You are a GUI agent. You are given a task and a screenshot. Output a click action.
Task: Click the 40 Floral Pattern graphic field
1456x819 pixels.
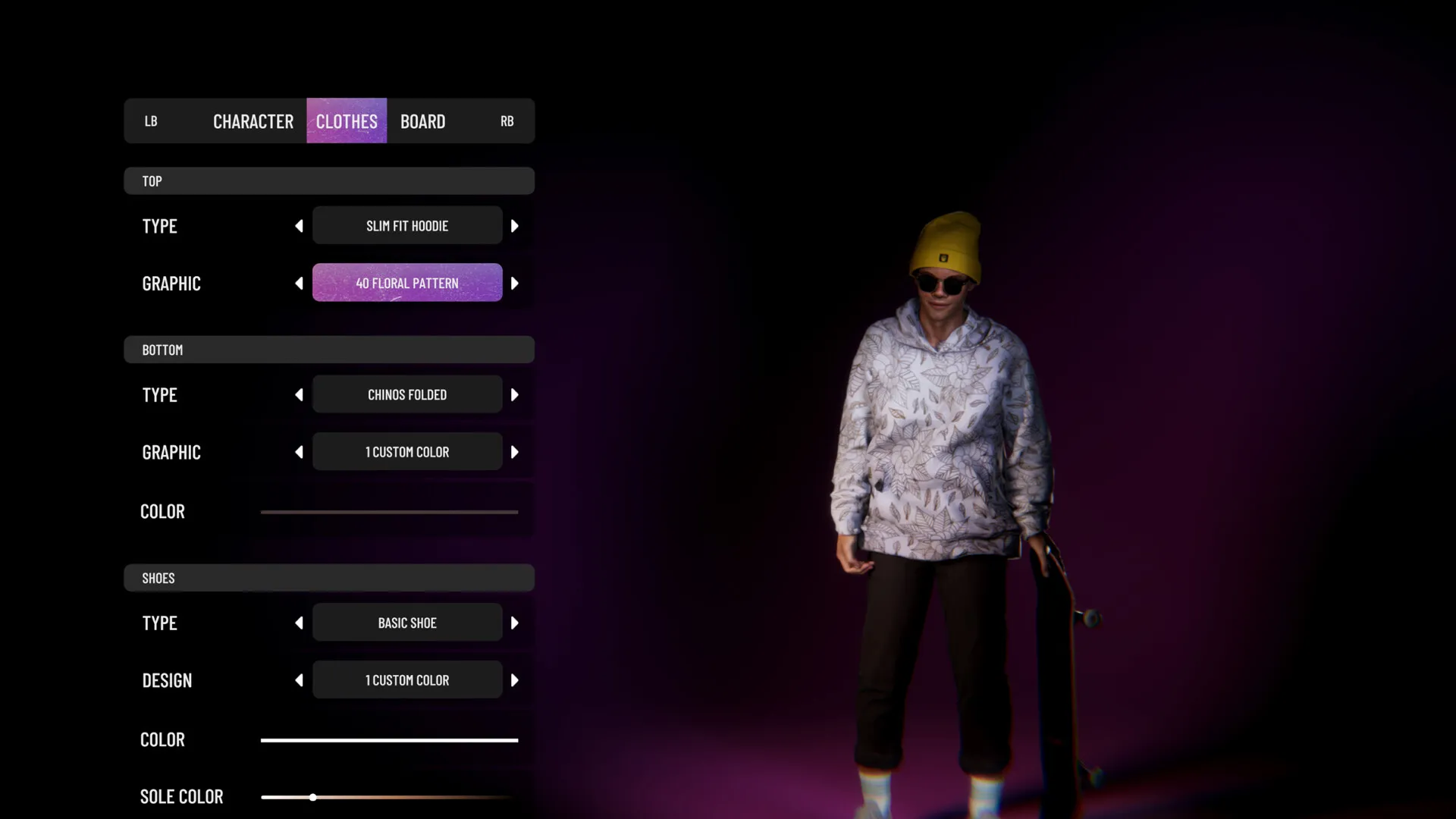[407, 283]
